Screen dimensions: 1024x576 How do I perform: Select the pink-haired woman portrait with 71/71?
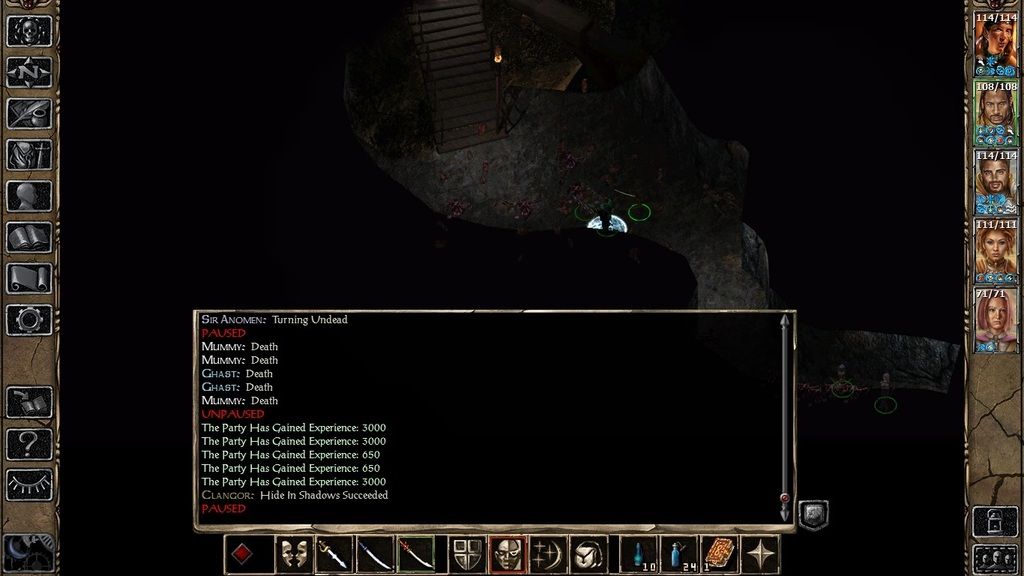click(996, 321)
